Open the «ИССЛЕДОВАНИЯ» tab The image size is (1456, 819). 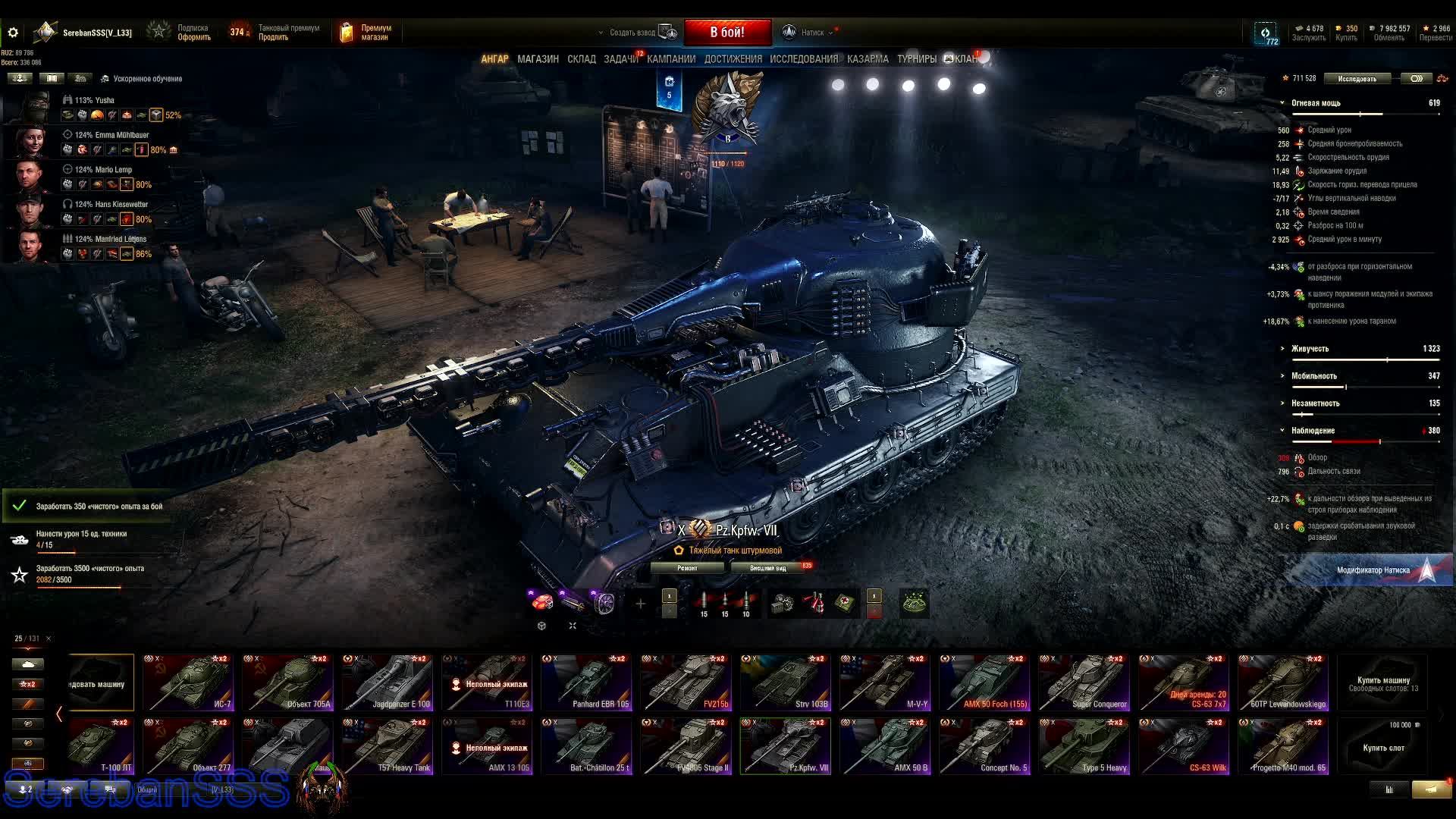[804, 59]
